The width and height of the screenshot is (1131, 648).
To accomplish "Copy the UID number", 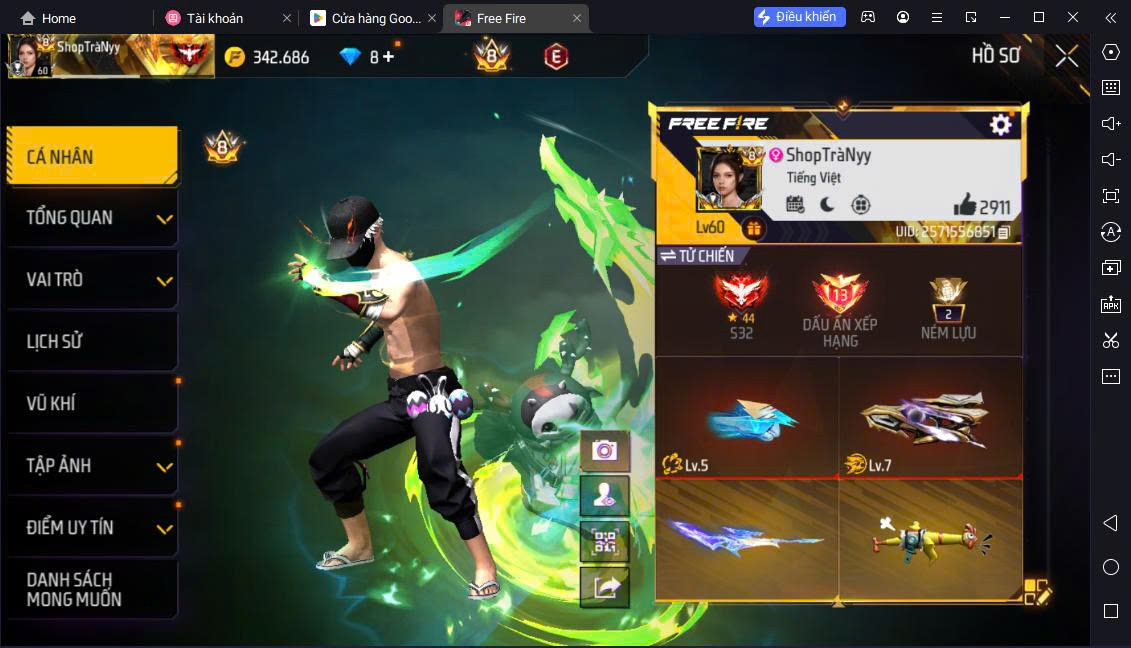I will point(1004,232).
